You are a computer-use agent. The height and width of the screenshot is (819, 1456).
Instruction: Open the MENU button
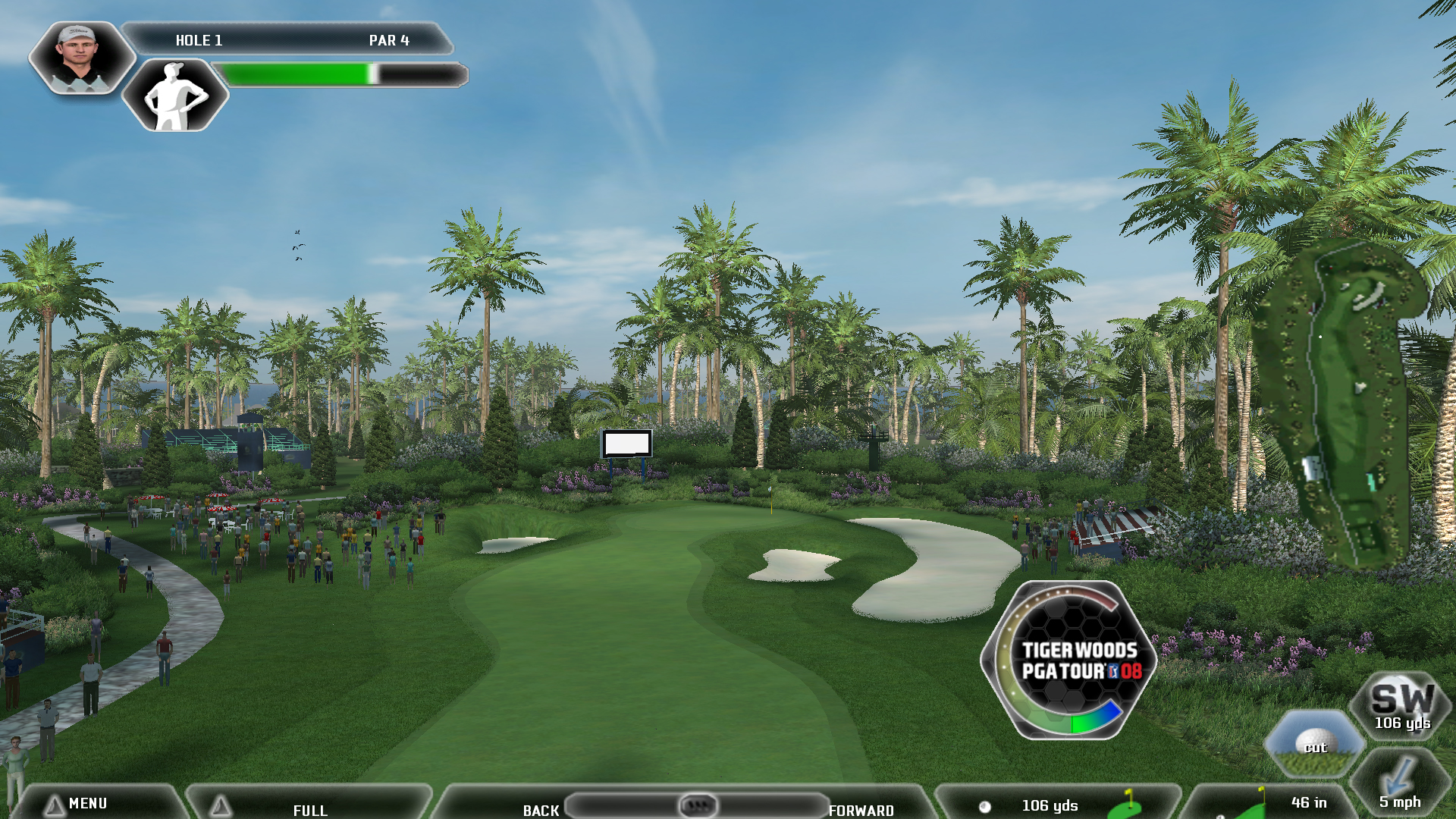(87, 803)
